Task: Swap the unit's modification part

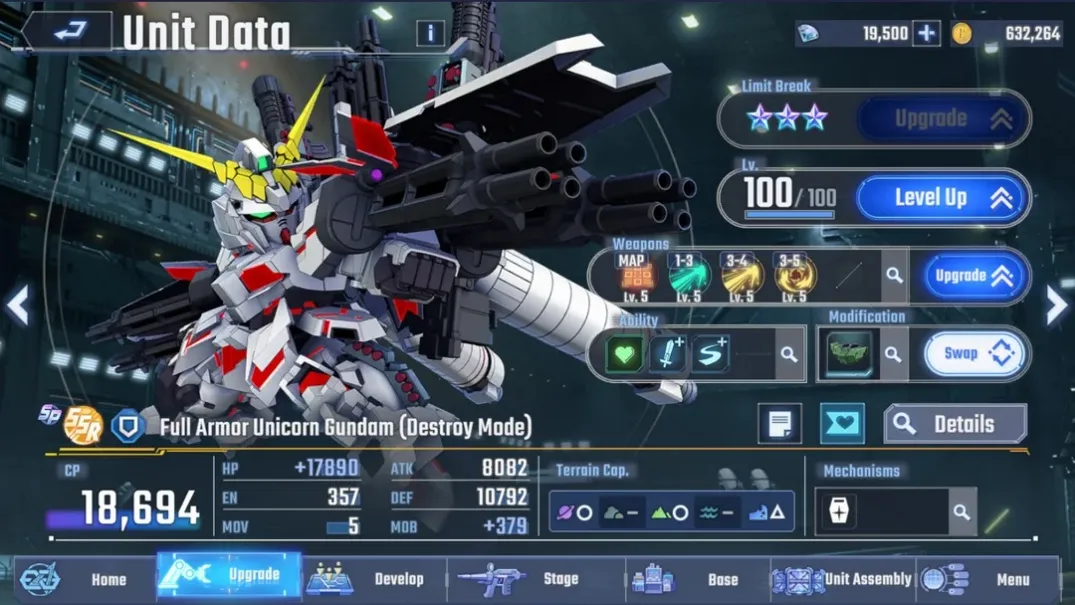Action: click(972, 353)
